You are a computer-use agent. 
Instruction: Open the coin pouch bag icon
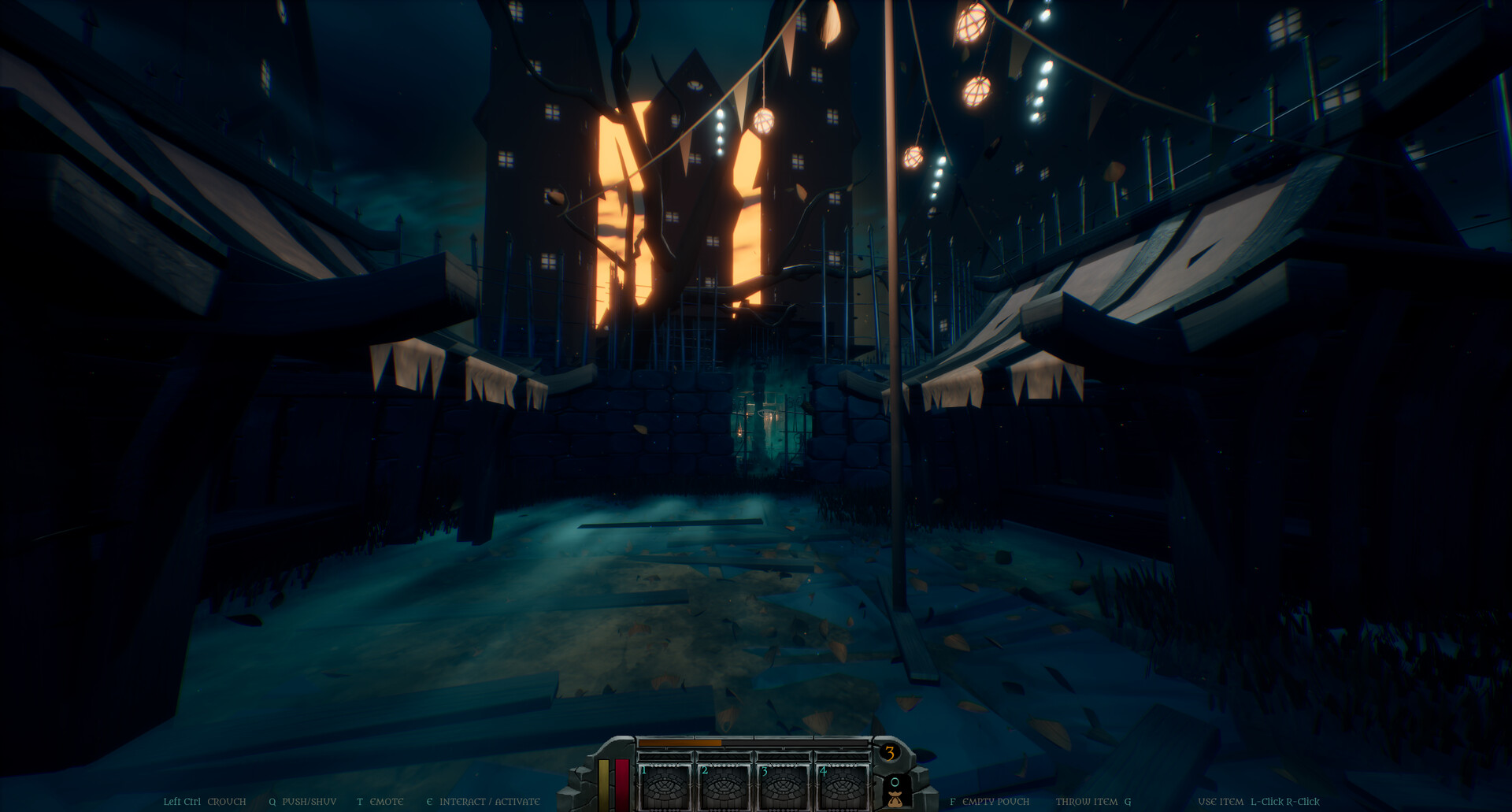pyautogui.click(x=897, y=800)
